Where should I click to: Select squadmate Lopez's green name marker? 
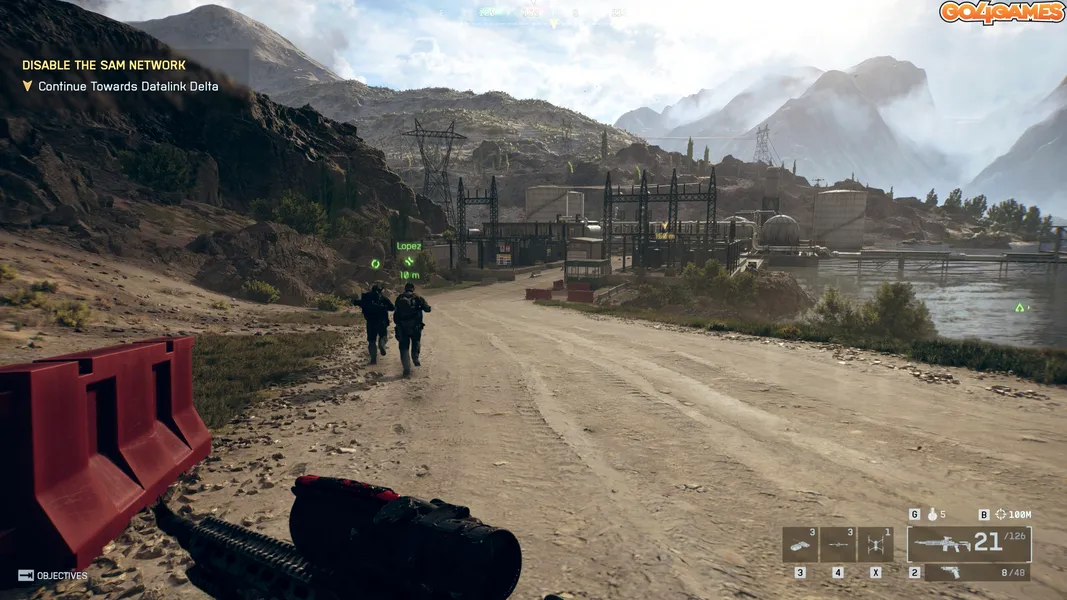(408, 246)
